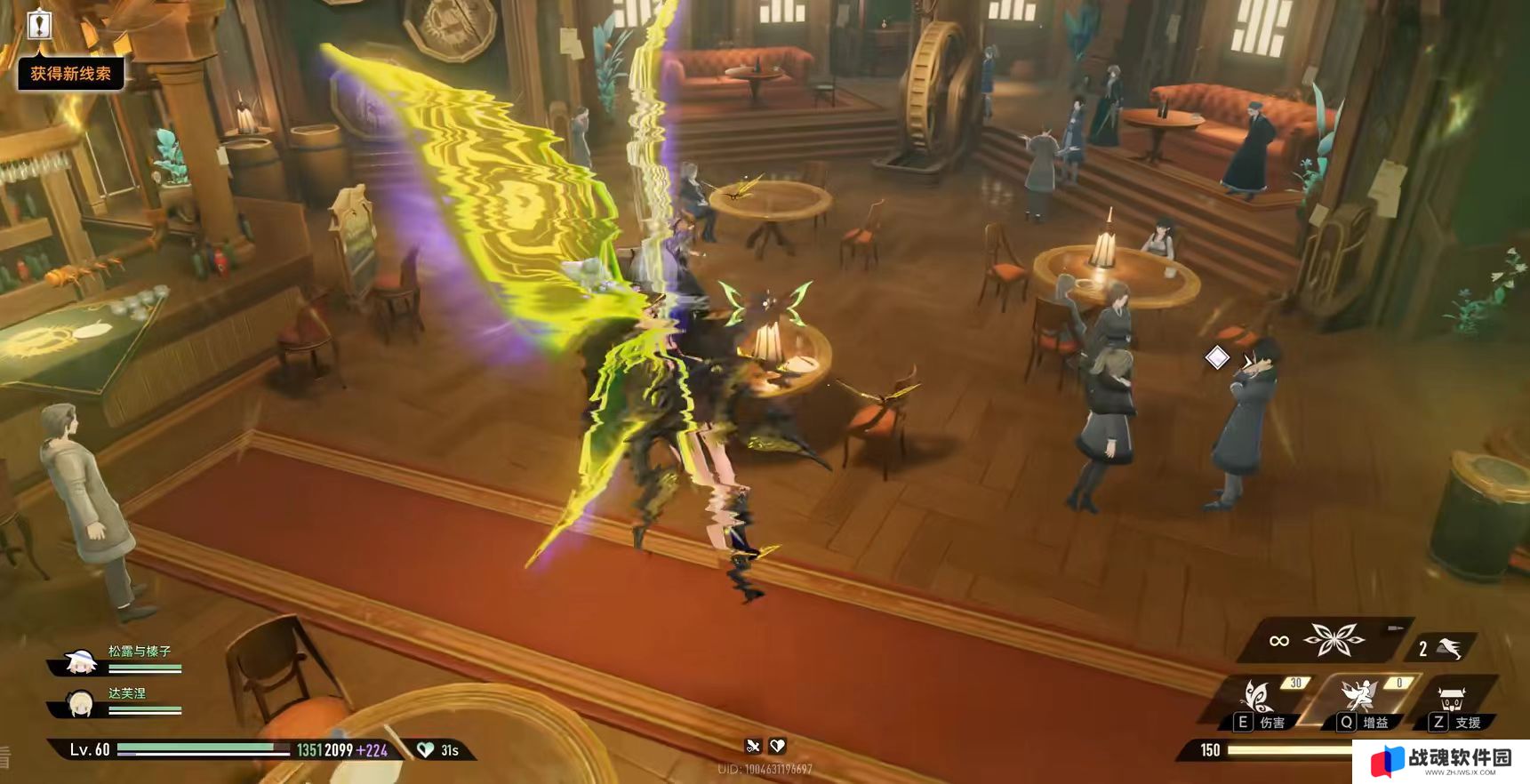The width and height of the screenshot is (1530, 784).
Task: Click the crossed-out sword status icon
Action: (754, 746)
